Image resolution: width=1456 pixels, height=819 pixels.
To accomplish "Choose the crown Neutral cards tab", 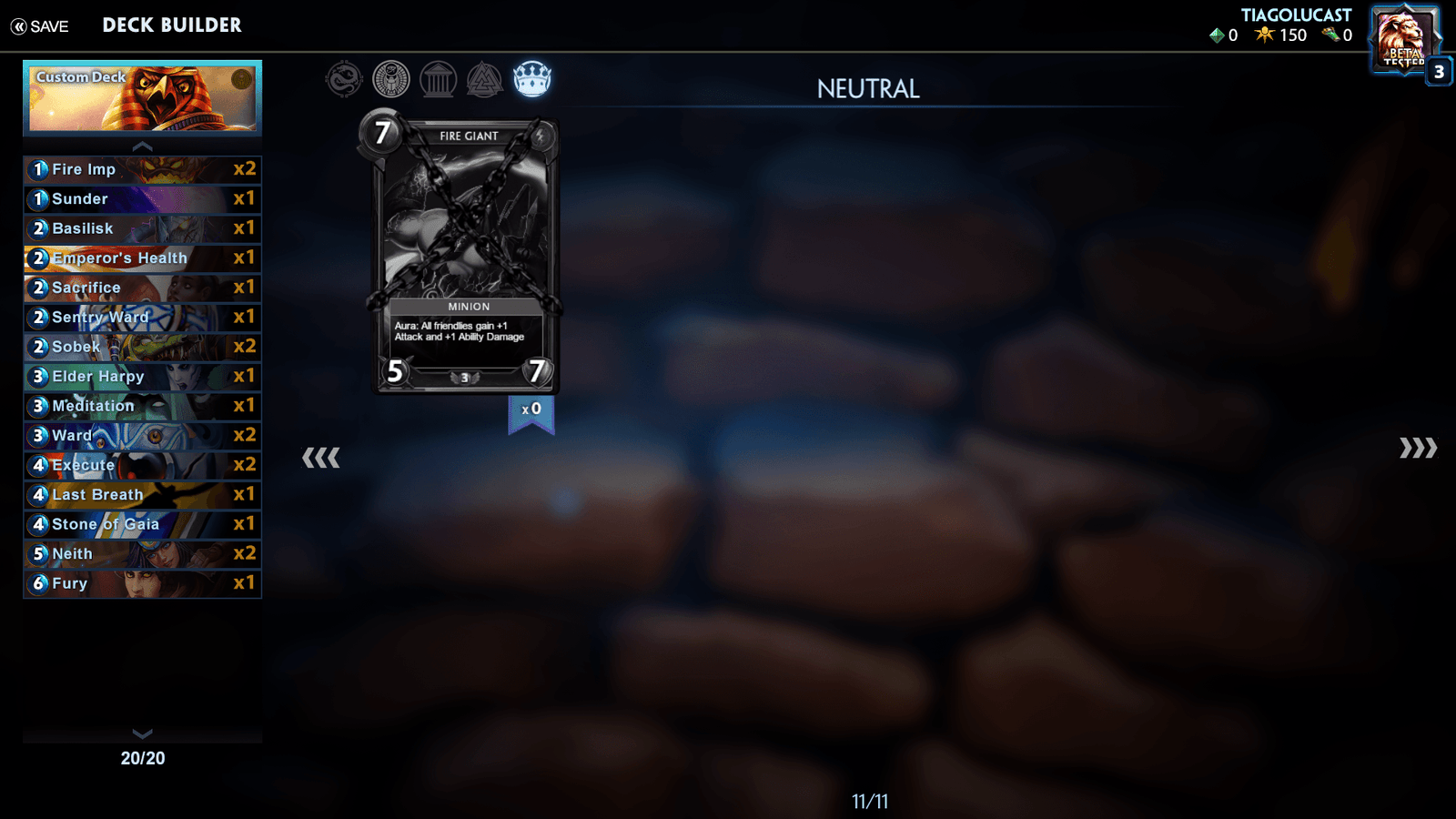I will coord(531,80).
